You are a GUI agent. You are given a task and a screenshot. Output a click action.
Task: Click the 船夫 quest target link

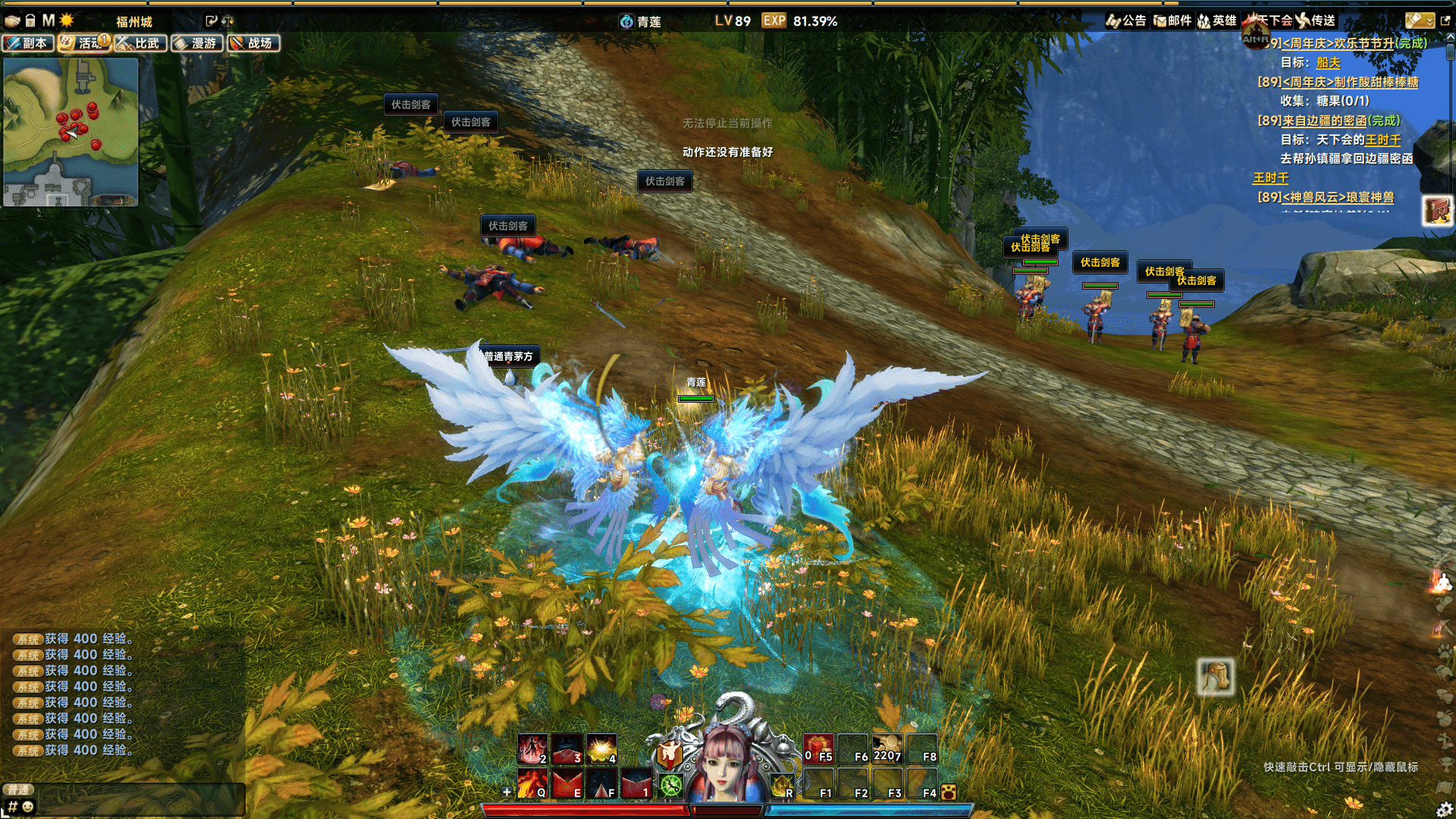coord(1328,63)
